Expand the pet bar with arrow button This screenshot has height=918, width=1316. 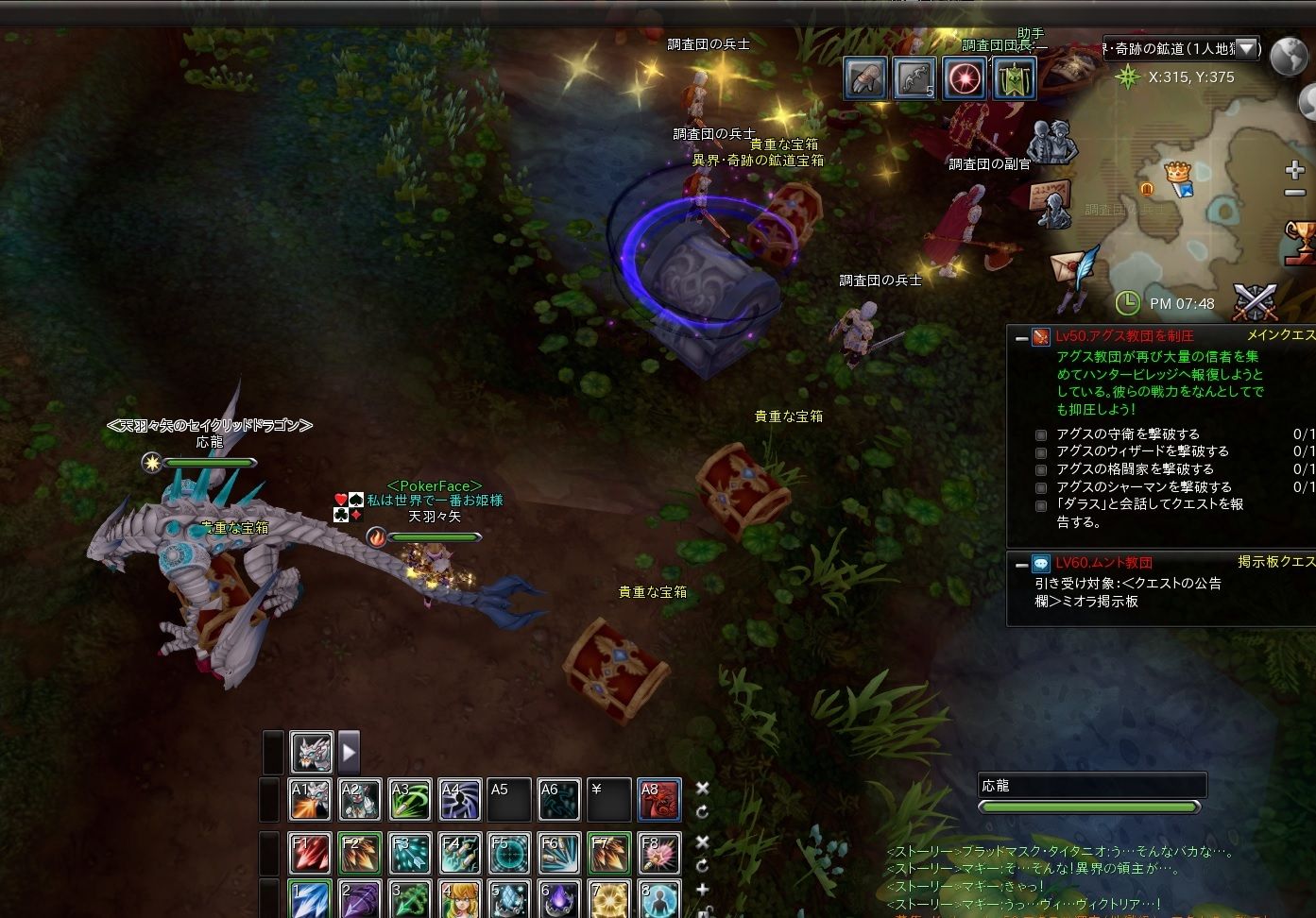(x=350, y=753)
